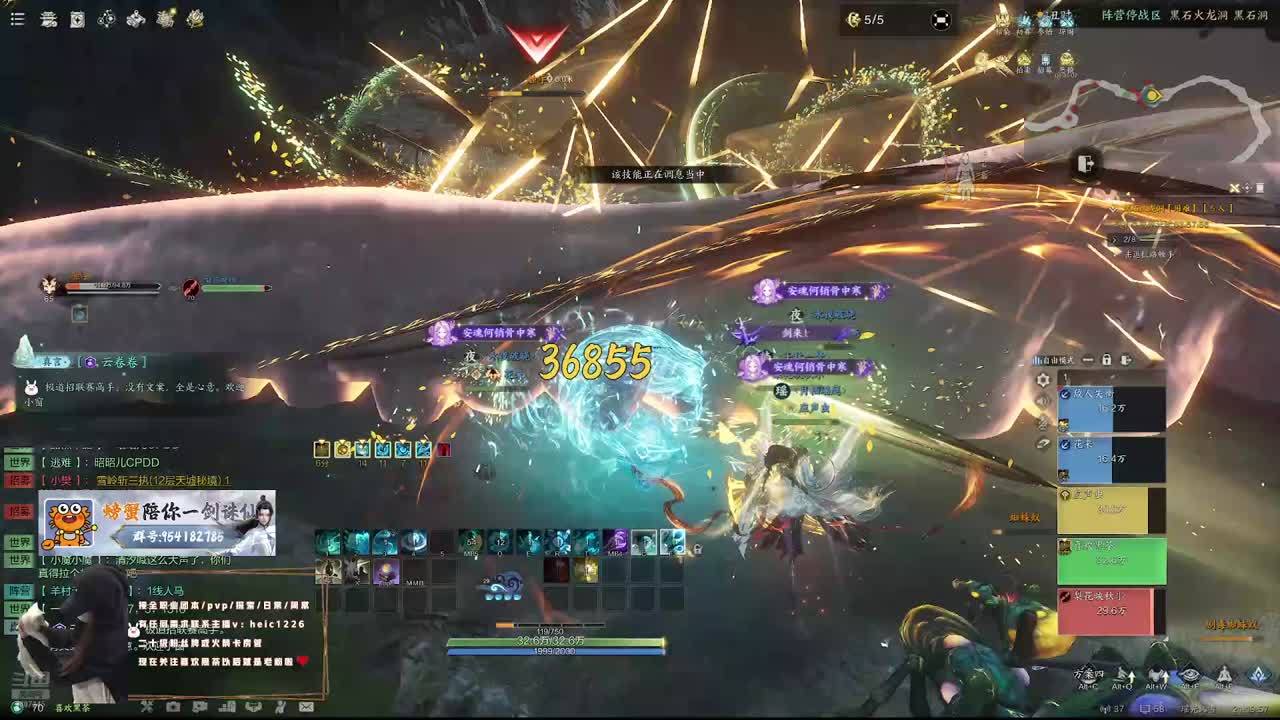The width and height of the screenshot is (1280, 720).
Task: Click the eye-shaped action icon in the bottom-right bar
Action: pyautogui.click(x=1189, y=675)
